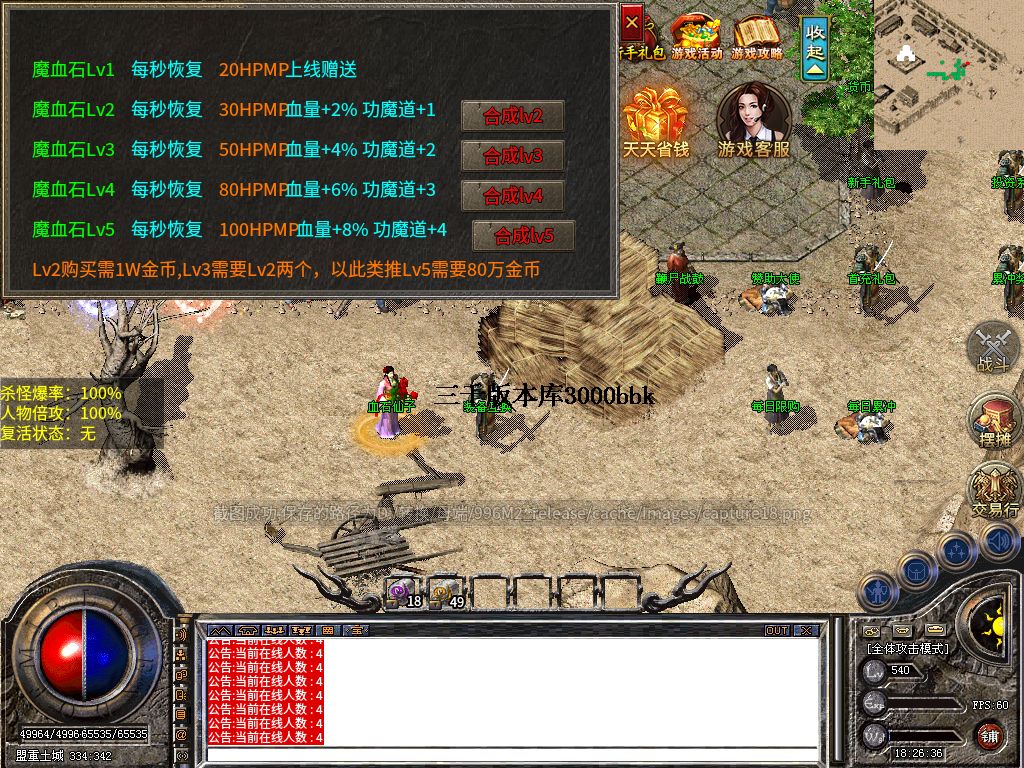Open the 摆摊 stall button
The height and width of the screenshot is (768, 1024).
tap(994, 420)
